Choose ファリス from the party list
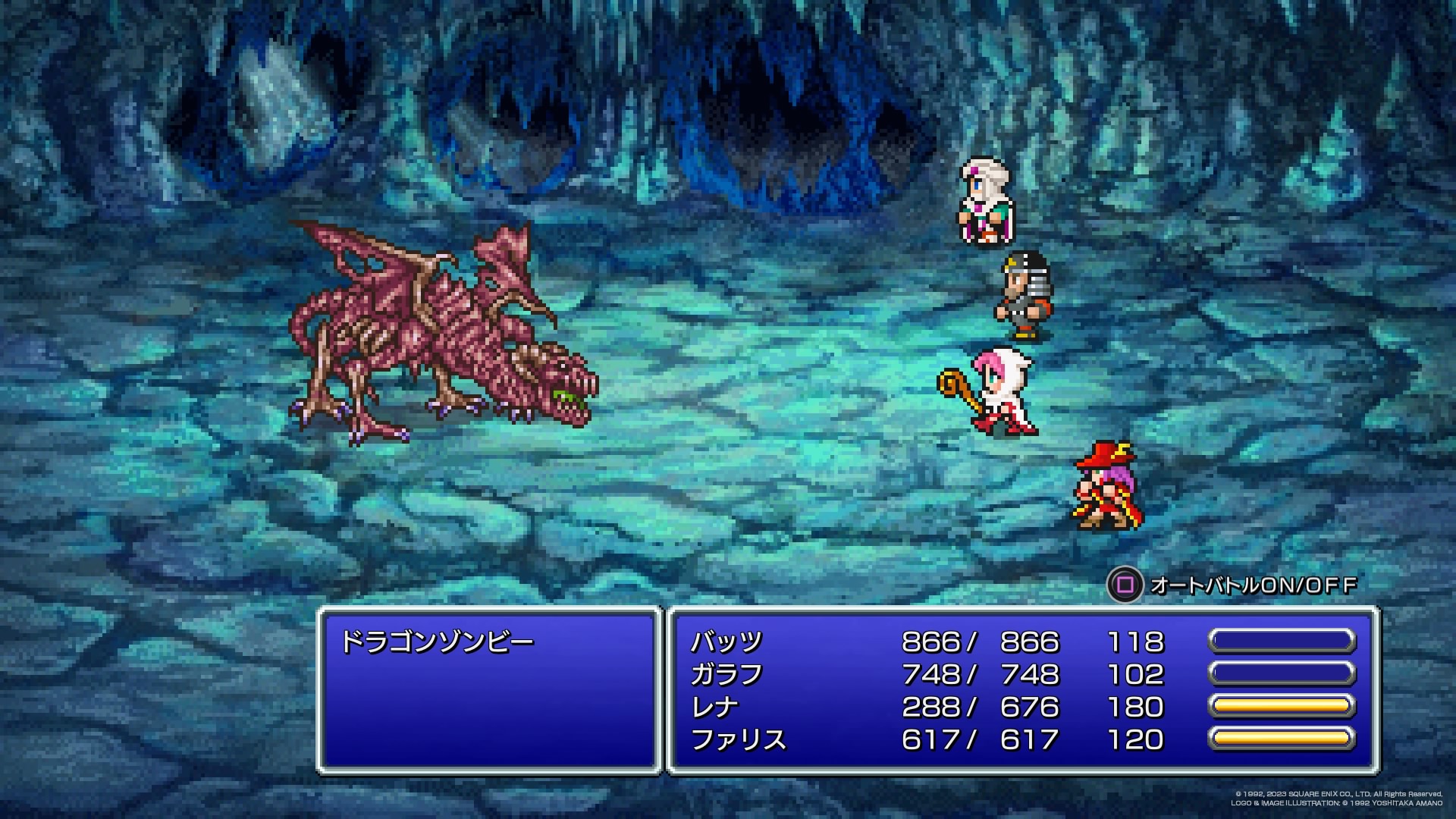 738,740
